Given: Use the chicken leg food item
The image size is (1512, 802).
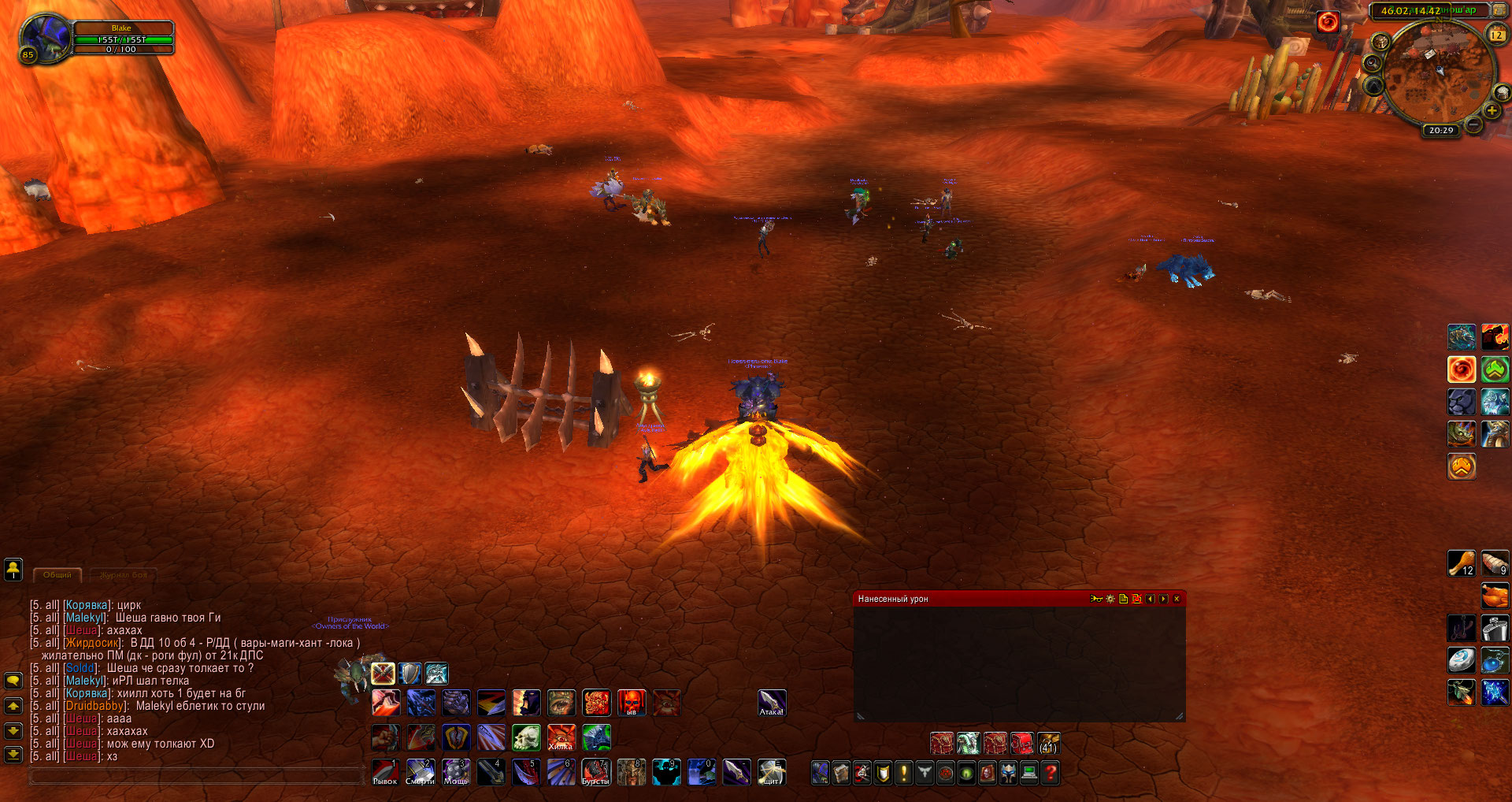Looking at the screenshot, I should click(1462, 563).
